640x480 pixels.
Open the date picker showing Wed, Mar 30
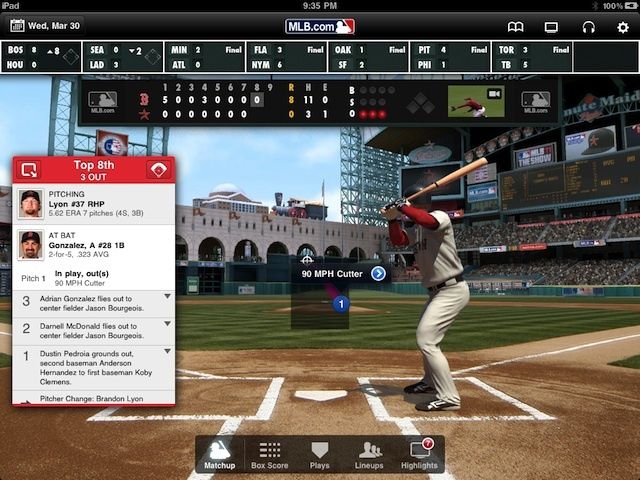click(47, 26)
